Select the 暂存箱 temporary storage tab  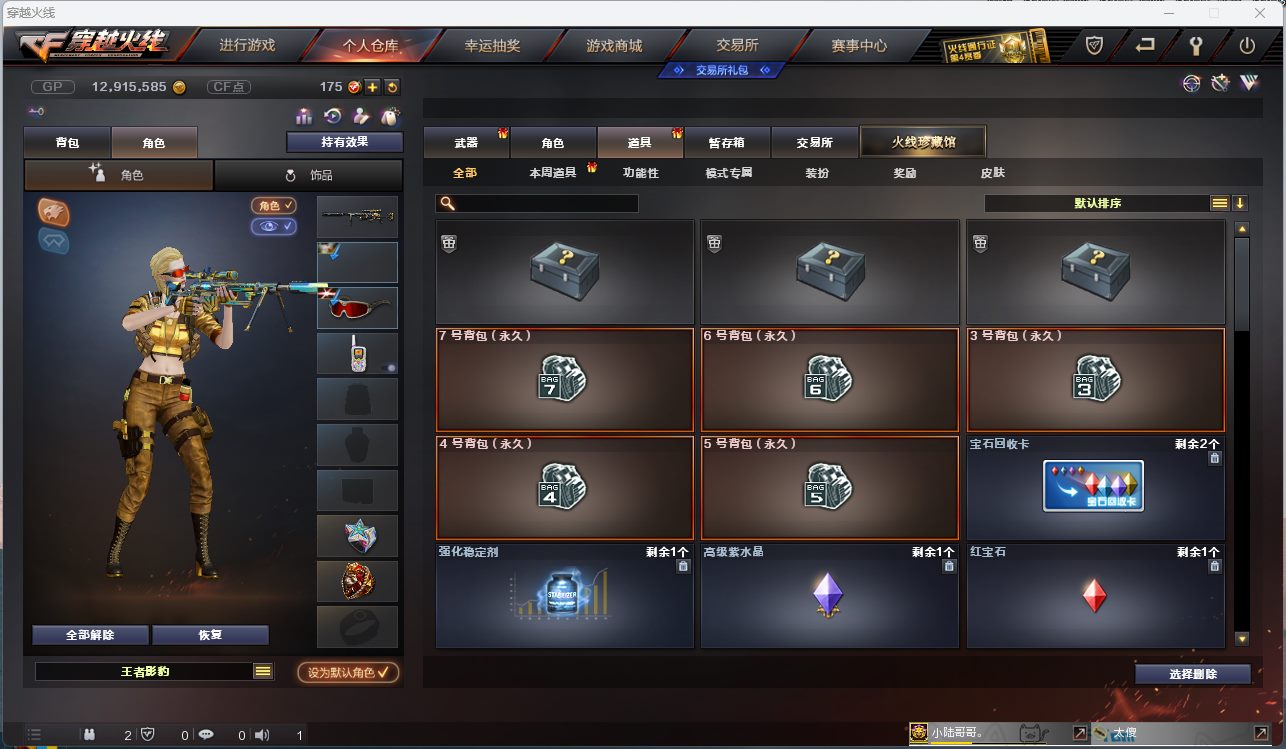(x=726, y=143)
